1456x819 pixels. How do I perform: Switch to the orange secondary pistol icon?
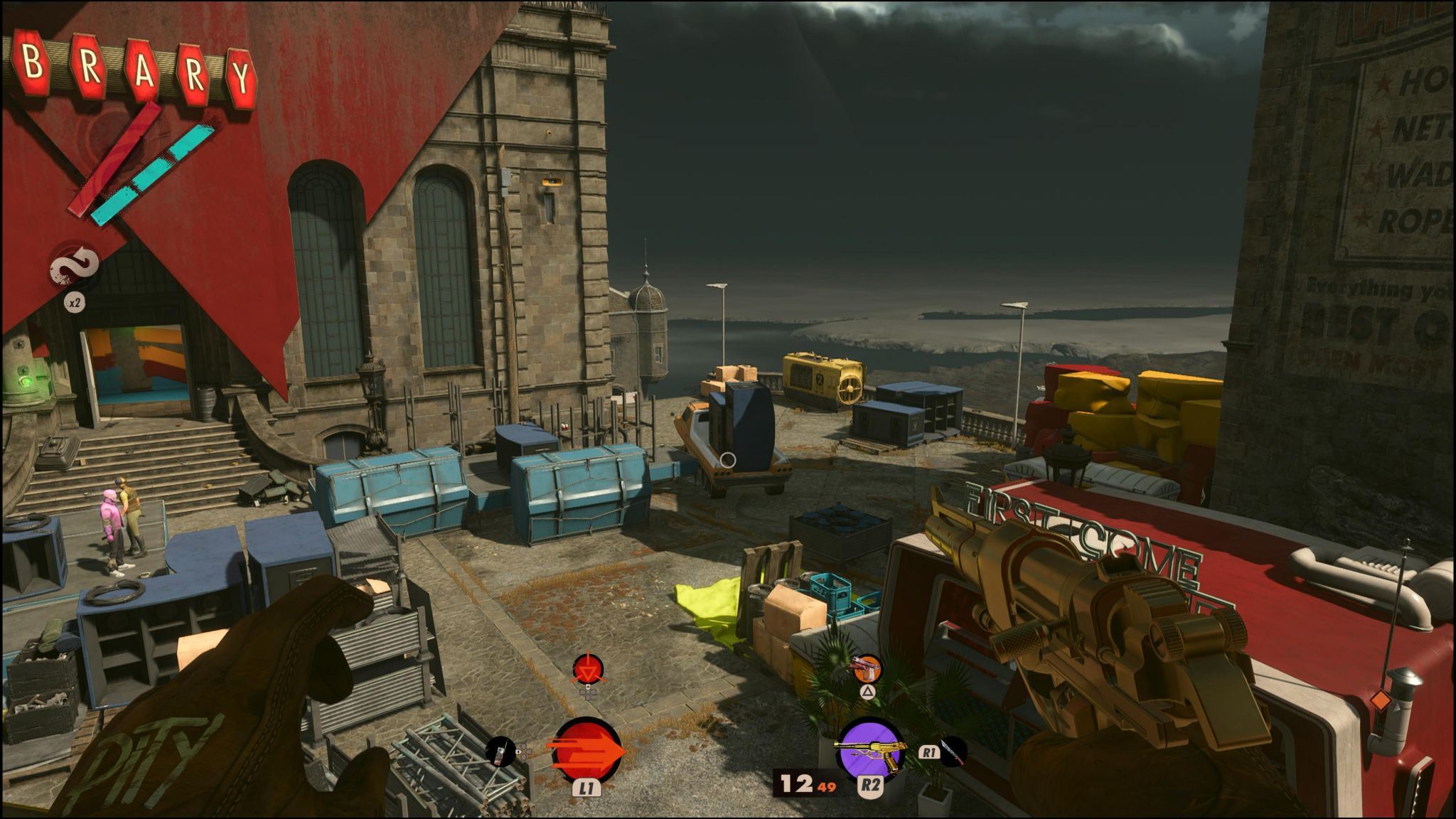[x=867, y=668]
